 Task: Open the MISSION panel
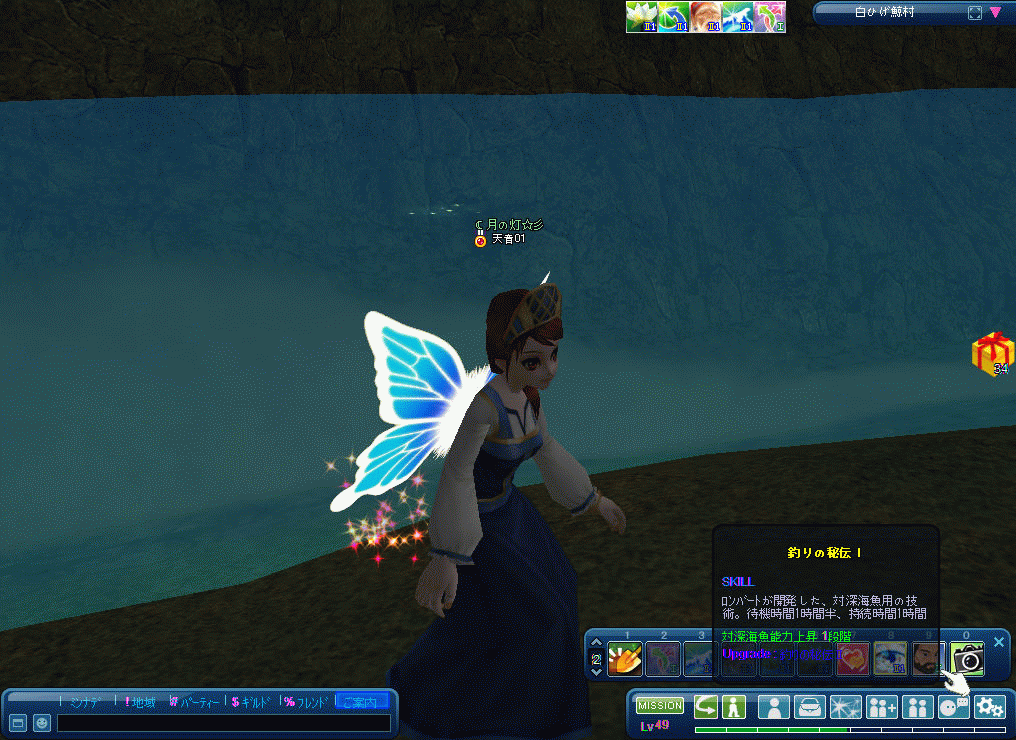pyautogui.click(x=659, y=706)
